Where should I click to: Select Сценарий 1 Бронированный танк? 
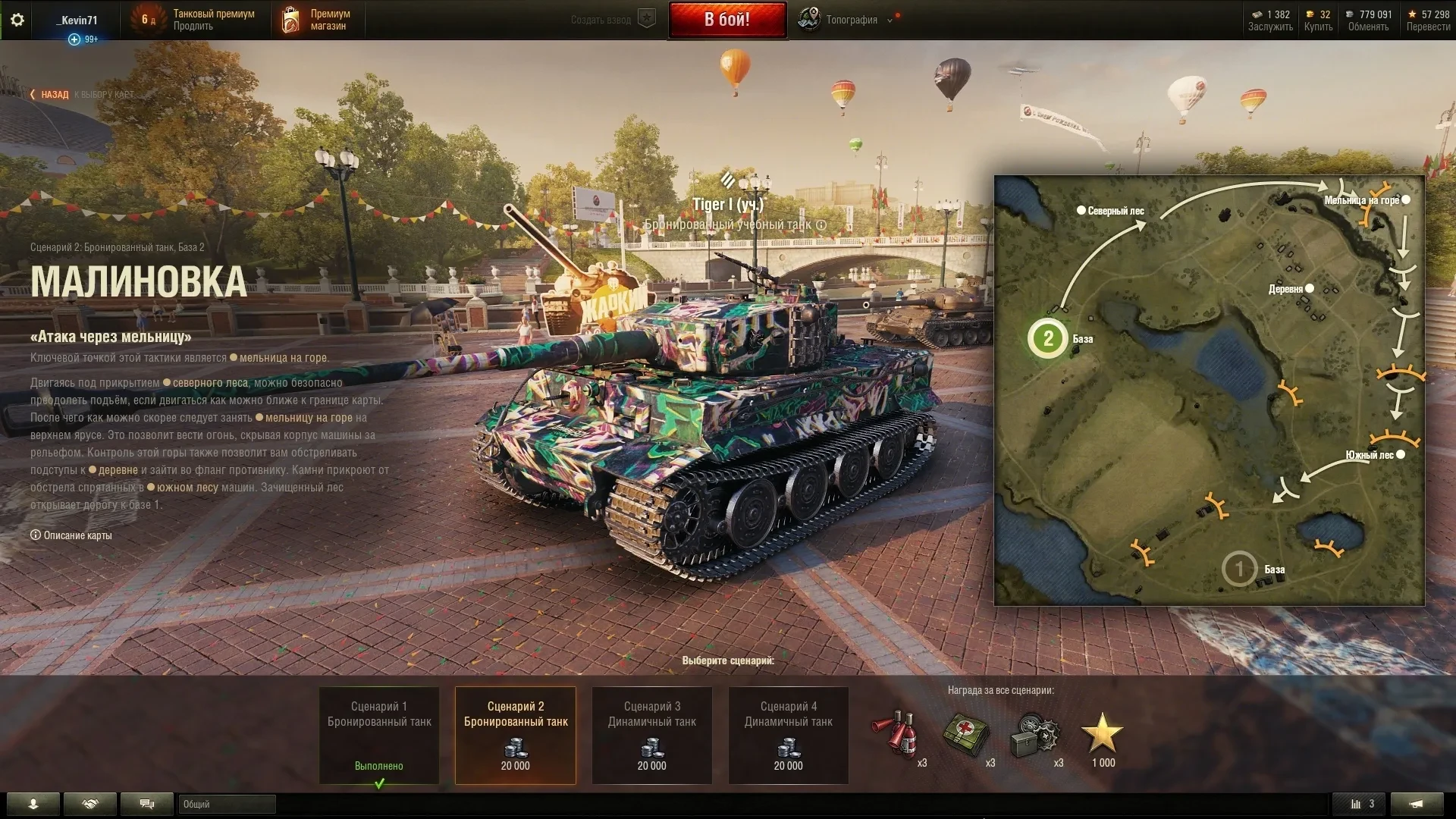point(379,735)
